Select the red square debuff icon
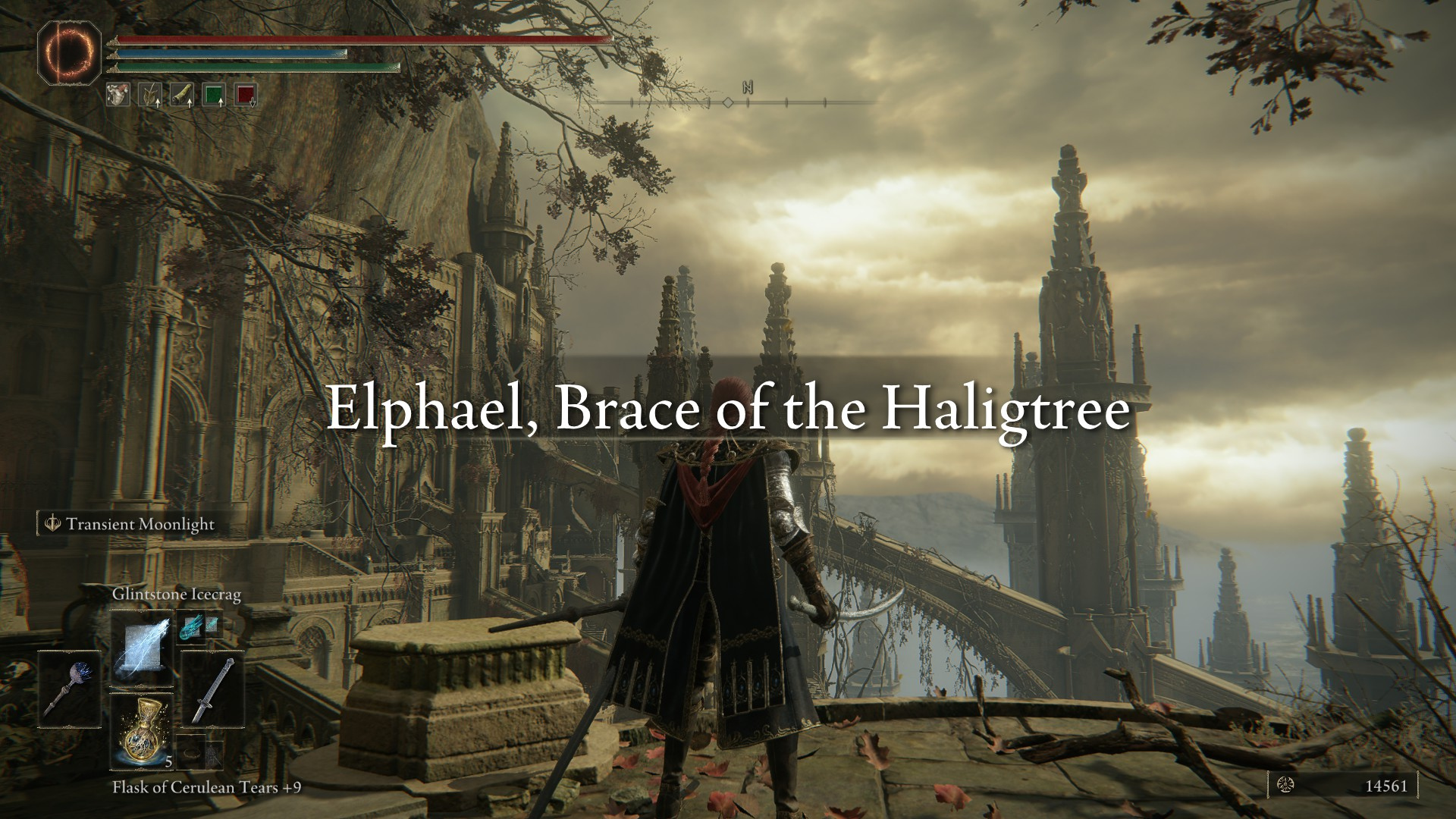This screenshot has width=1456, height=819. (x=246, y=95)
